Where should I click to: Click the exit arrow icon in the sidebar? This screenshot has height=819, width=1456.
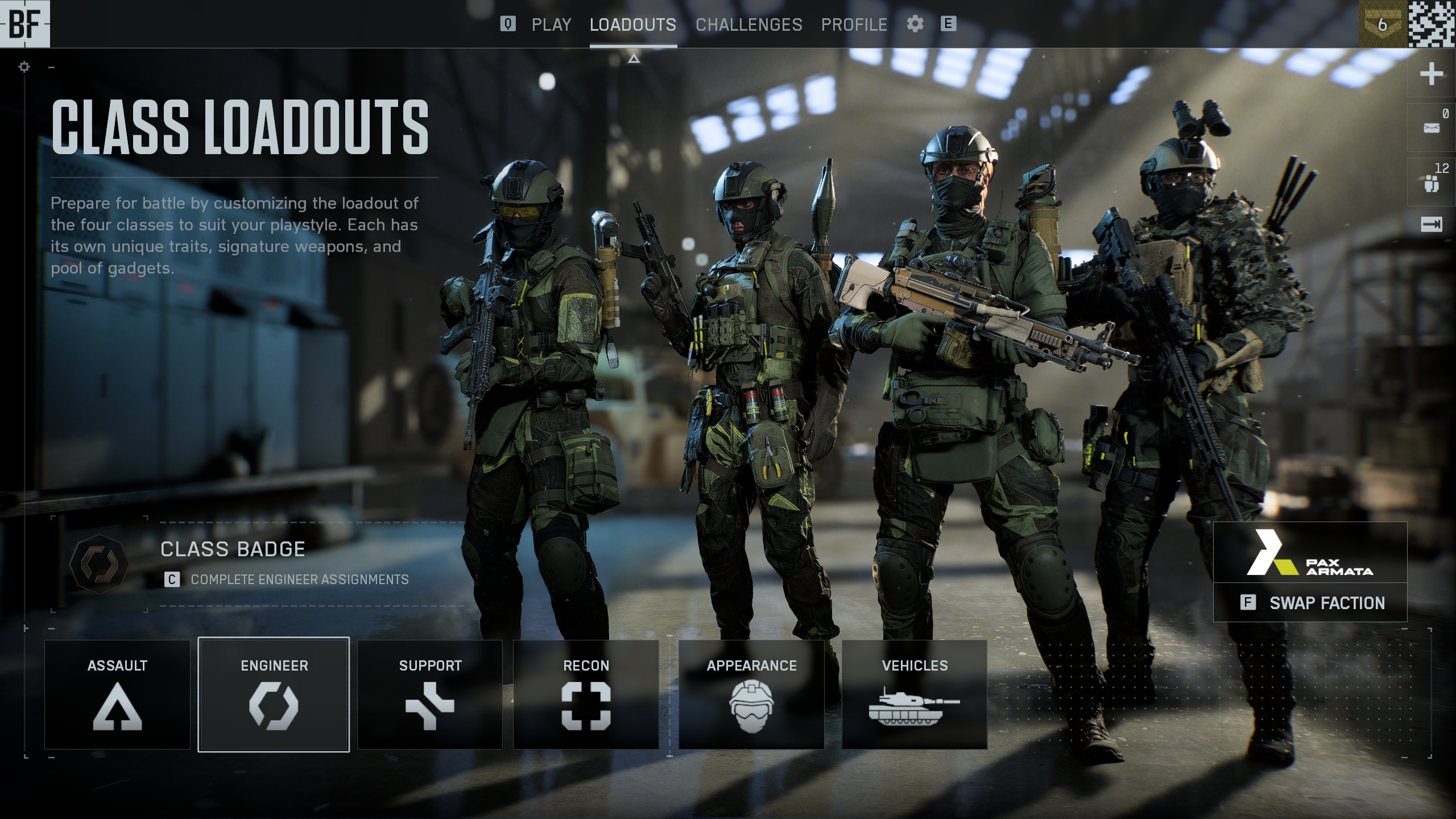coord(1431,225)
